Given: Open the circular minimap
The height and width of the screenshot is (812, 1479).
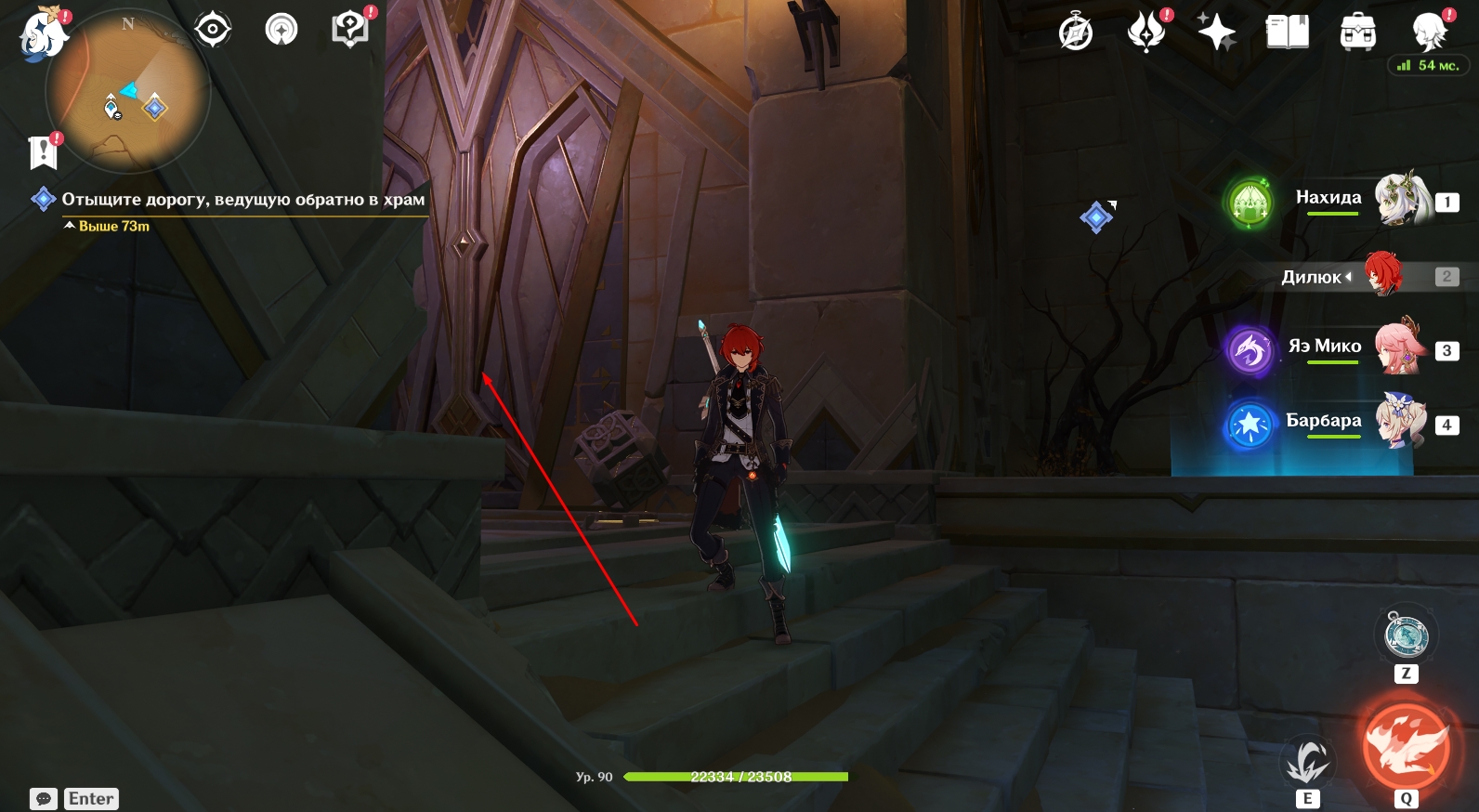Looking at the screenshot, I should 128,92.
